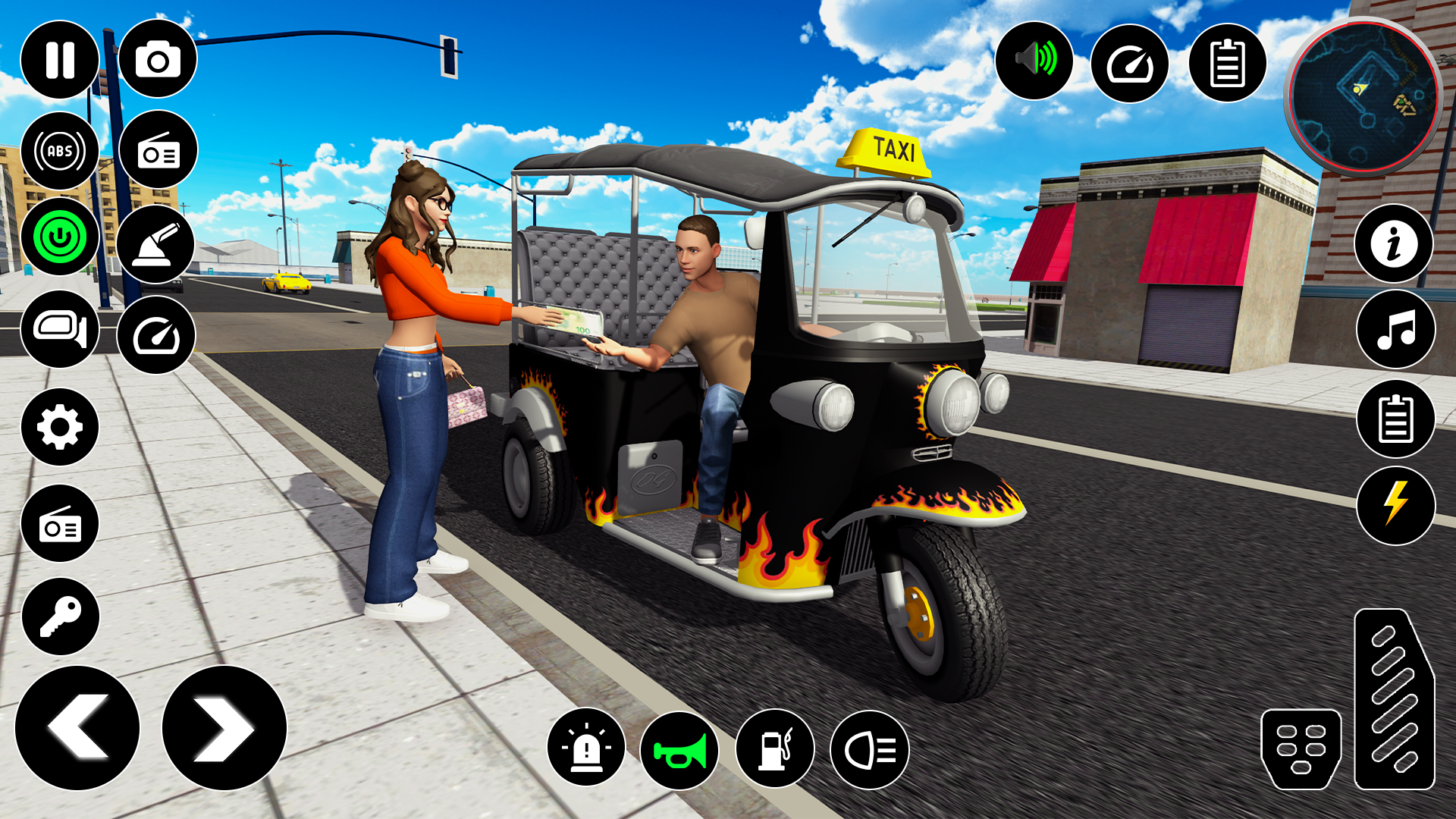The height and width of the screenshot is (819, 1456).
Task: Toggle sound with the speaker icon
Action: (x=1034, y=60)
